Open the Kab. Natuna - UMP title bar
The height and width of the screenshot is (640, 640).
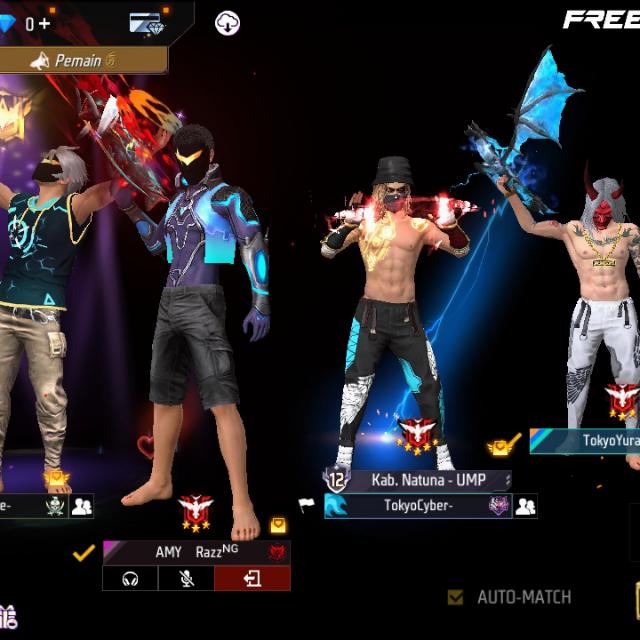(428, 480)
